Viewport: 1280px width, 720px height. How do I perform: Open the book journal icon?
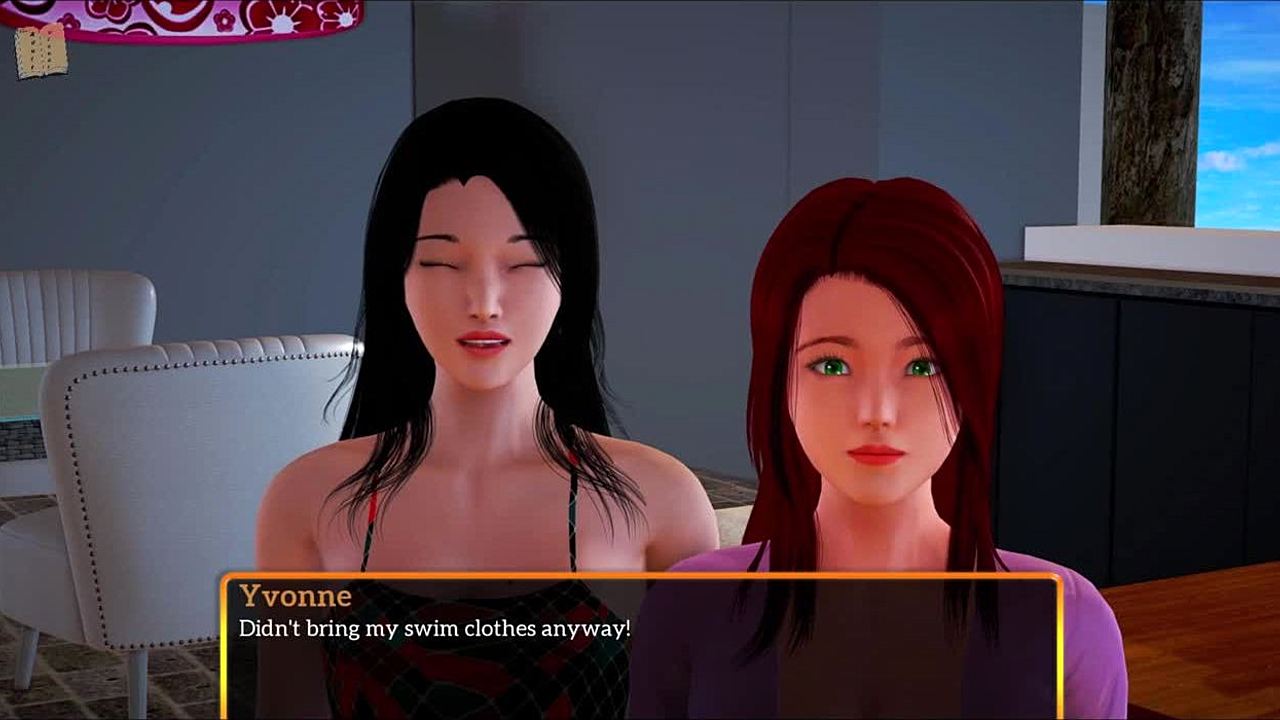point(41,52)
